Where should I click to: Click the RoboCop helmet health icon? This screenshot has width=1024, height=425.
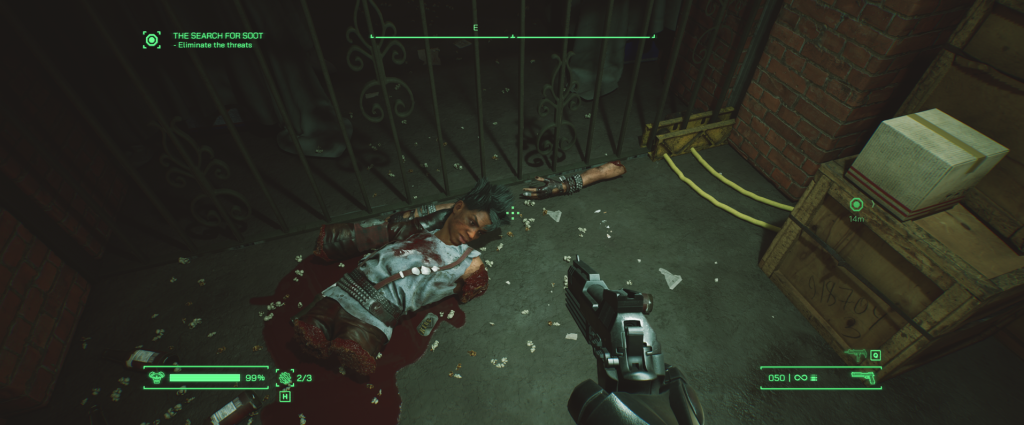click(x=157, y=378)
